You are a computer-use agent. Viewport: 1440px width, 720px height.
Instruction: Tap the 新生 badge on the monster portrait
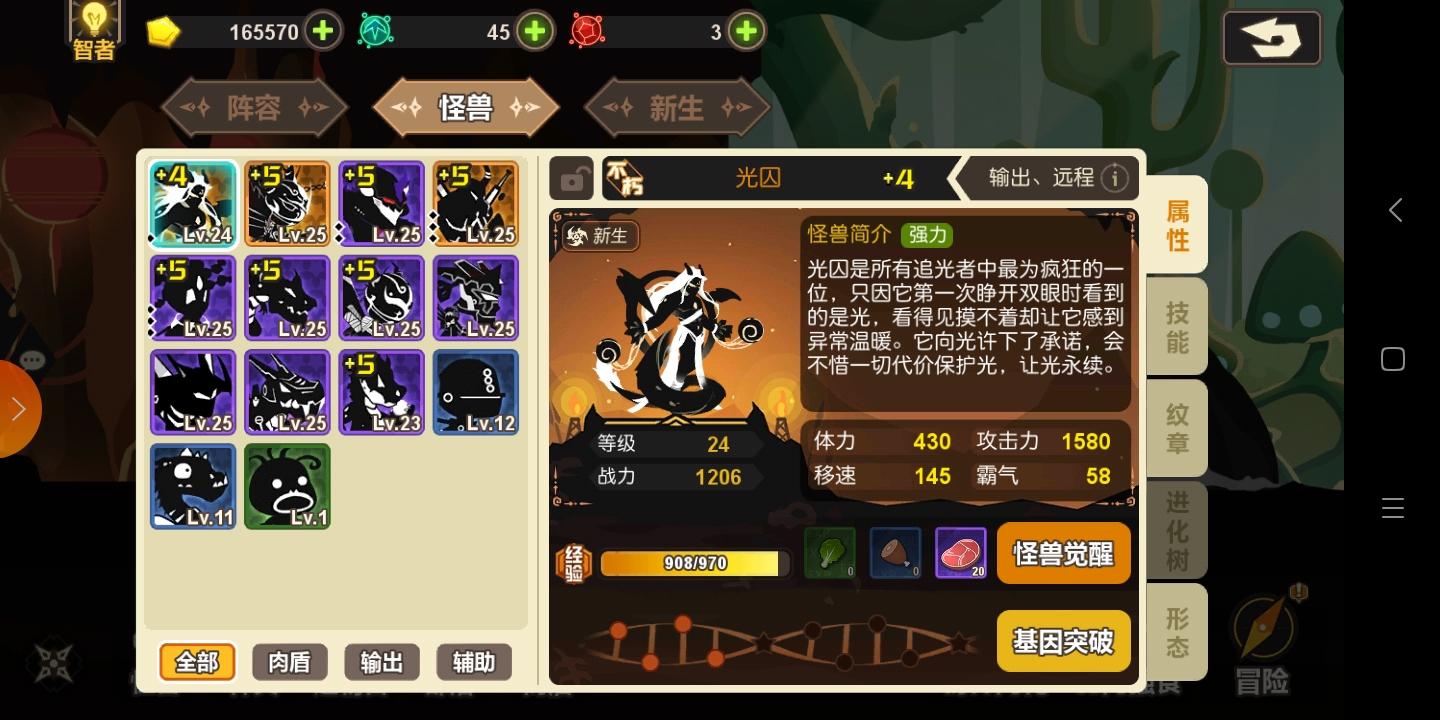coord(598,236)
